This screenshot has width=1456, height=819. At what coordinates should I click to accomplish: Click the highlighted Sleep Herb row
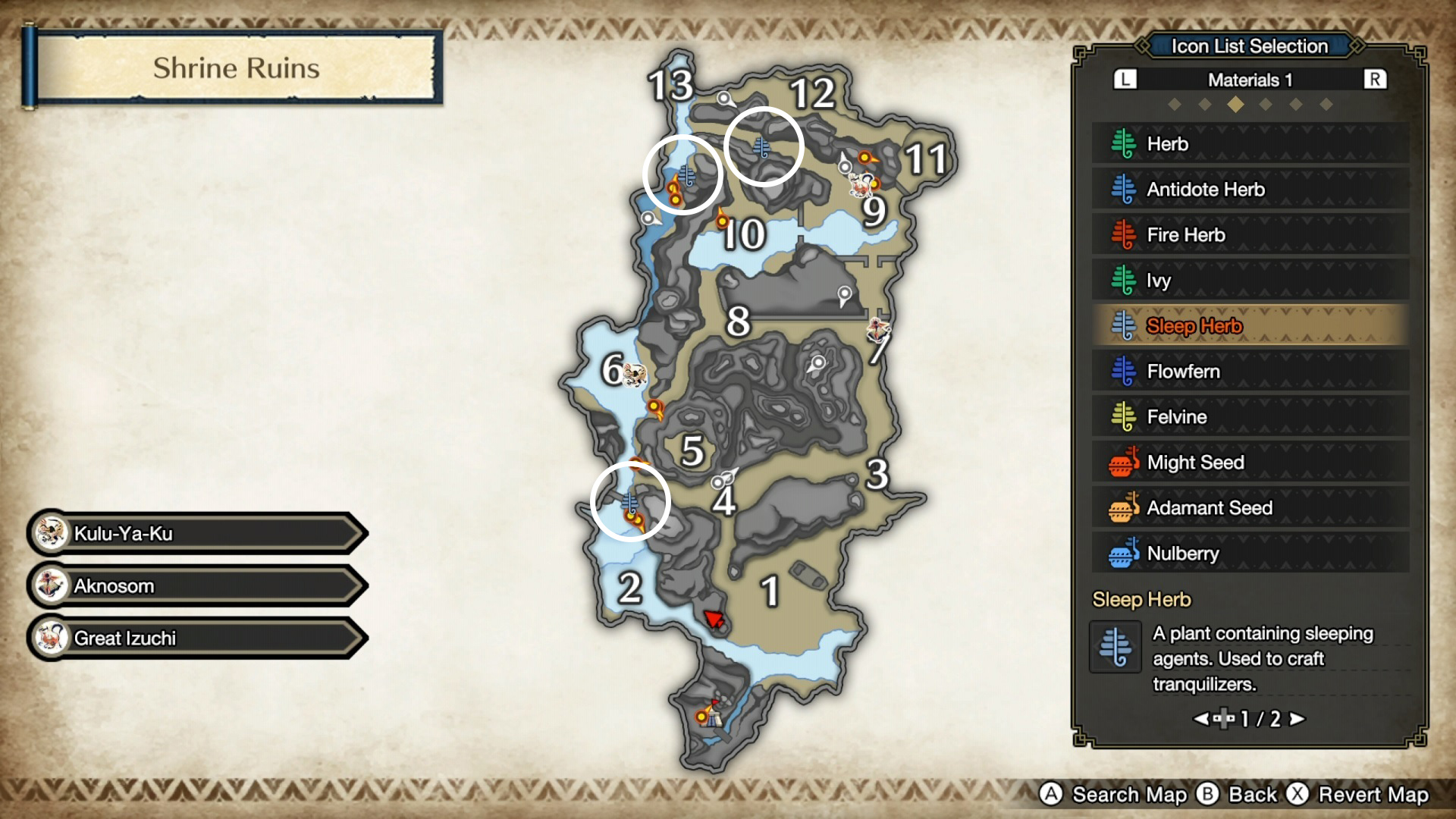[x=1250, y=326]
